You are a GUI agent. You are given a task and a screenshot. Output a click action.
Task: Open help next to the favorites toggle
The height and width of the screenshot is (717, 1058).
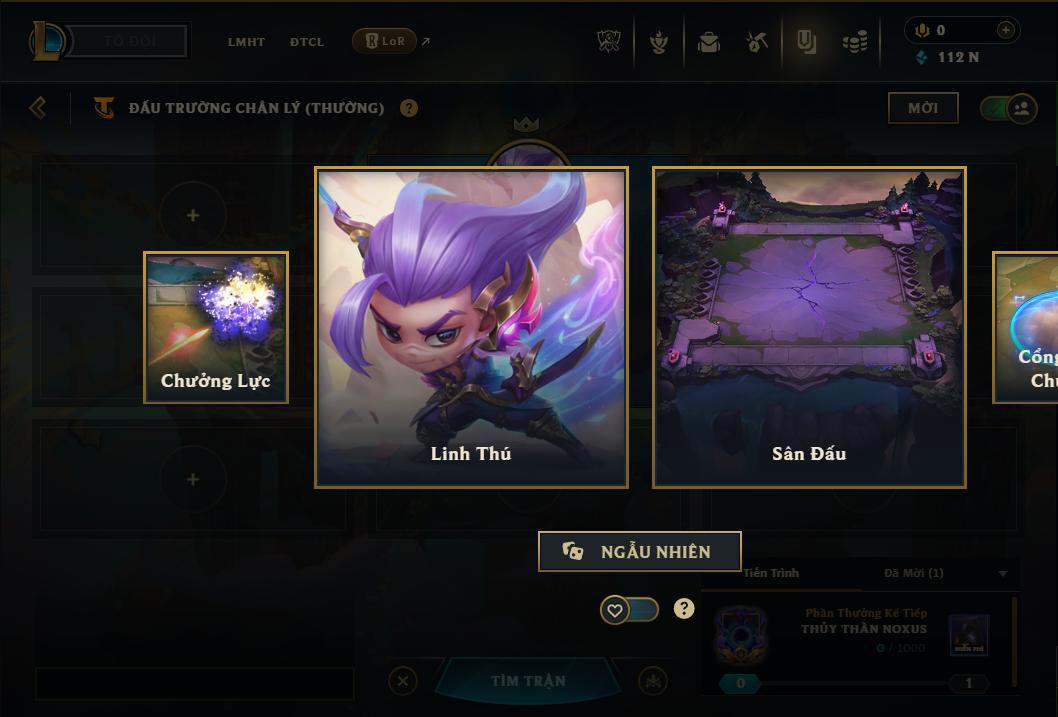684,608
